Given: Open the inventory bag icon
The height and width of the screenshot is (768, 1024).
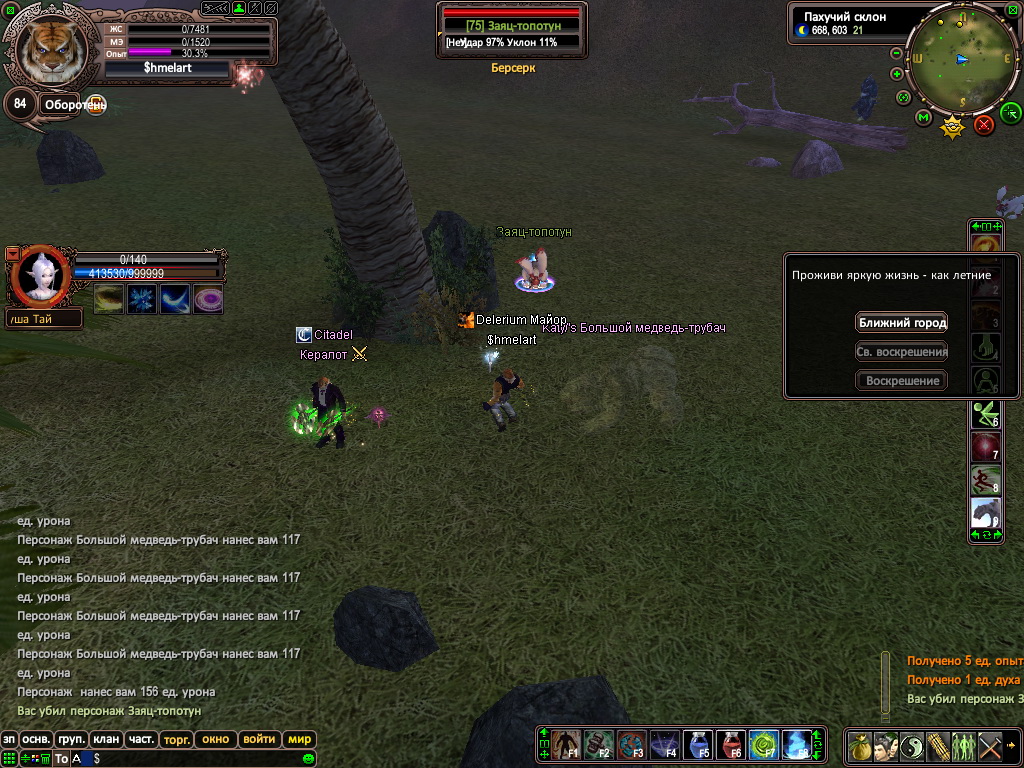Looking at the screenshot, I should click(859, 746).
